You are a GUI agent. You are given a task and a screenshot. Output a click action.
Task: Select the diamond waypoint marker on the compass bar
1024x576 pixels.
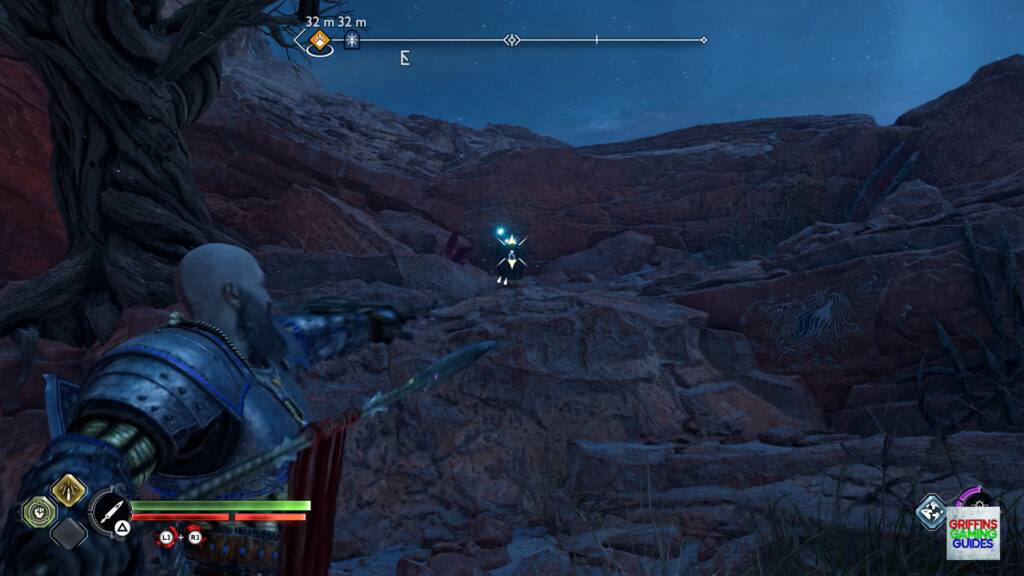click(x=512, y=40)
